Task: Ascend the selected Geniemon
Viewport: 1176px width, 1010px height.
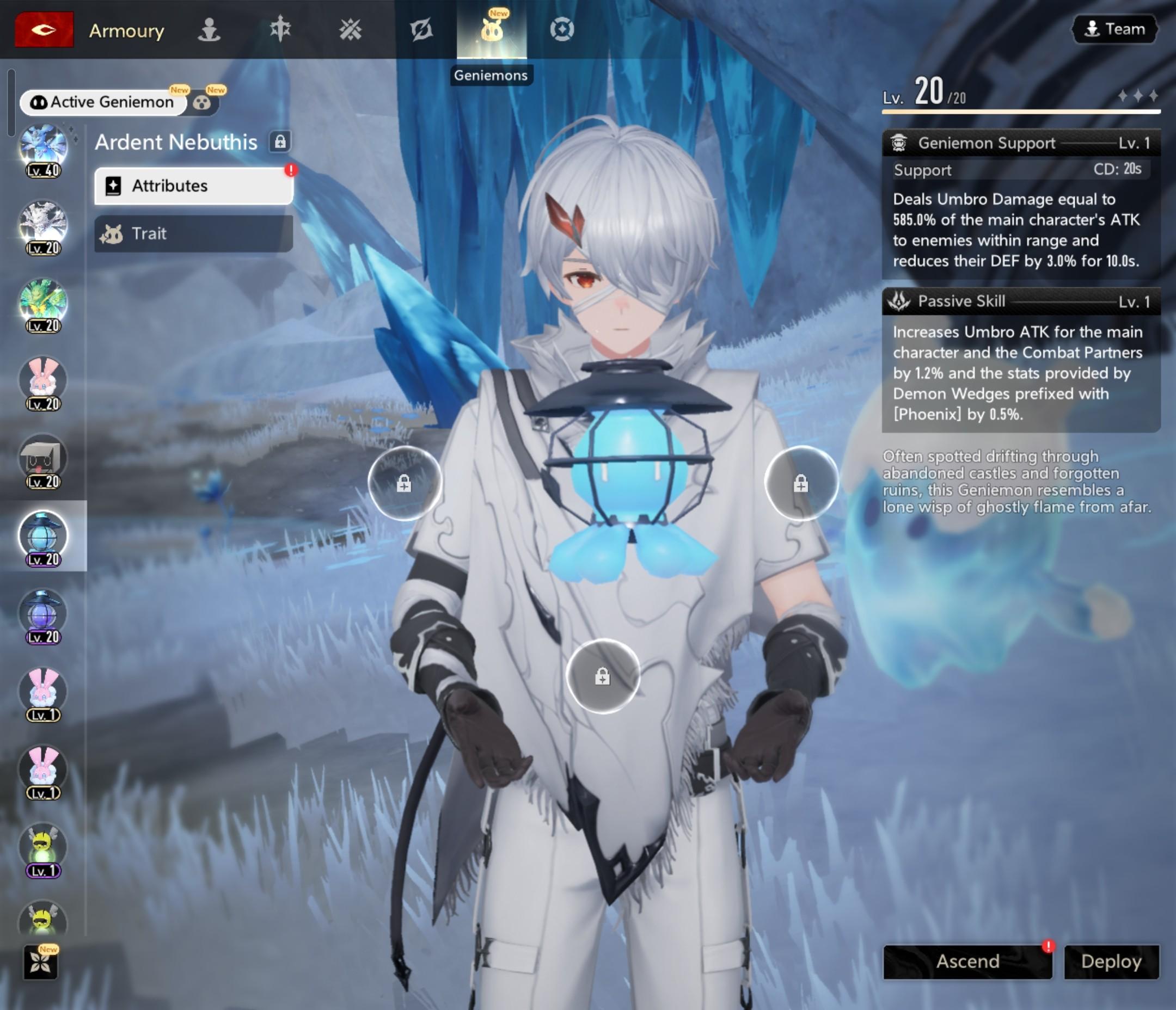Action: coord(967,961)
